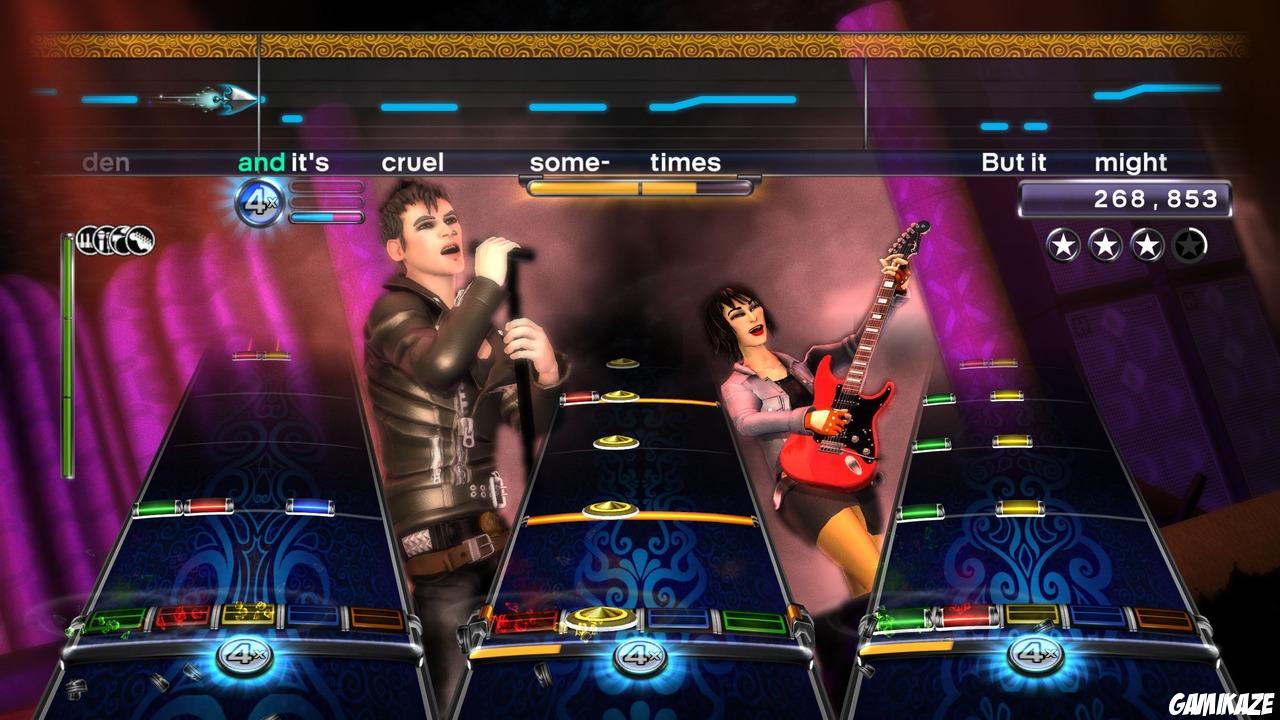Open the topmost Overdrive energy bar
Image resolution: width=1280 pixels, height=720 pixels.
pyautogui.click(x=325, y=188)
